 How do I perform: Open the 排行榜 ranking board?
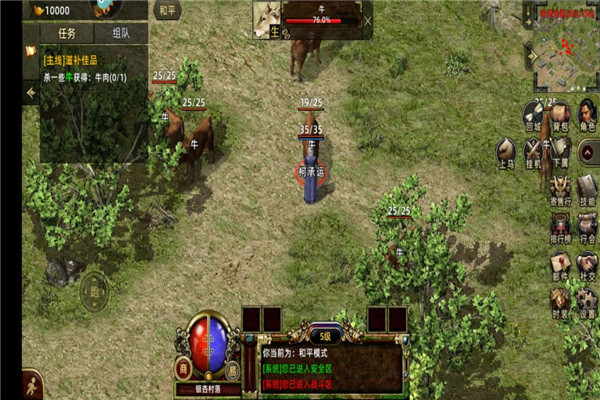point(560,226)
